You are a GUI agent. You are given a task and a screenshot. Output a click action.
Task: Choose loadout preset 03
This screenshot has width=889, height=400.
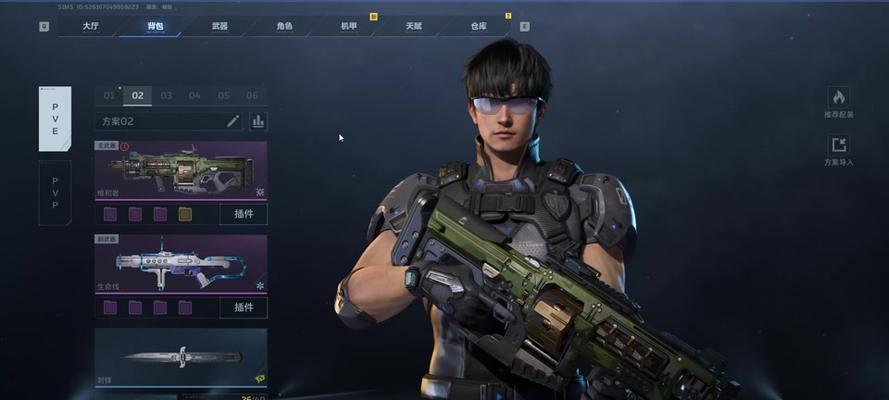point(166,96)
